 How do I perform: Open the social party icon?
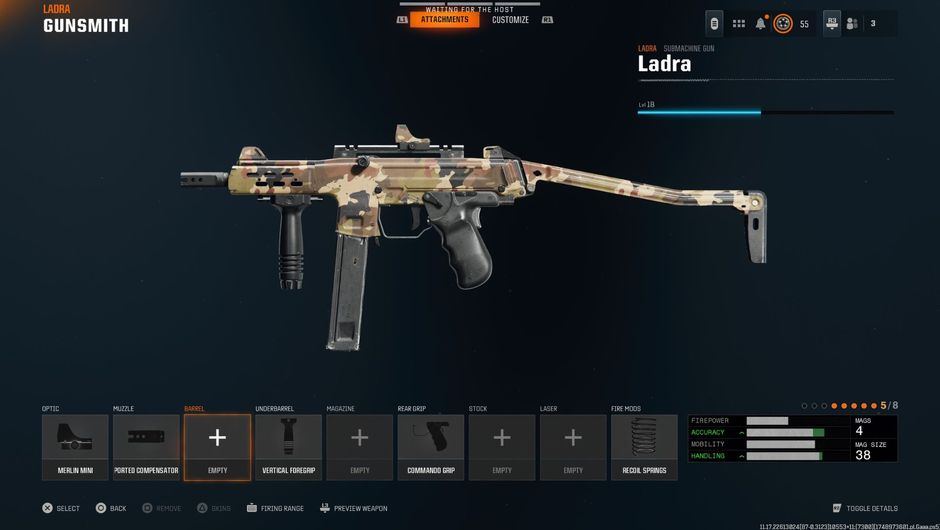pyautogui.click(x=852, y=23)
